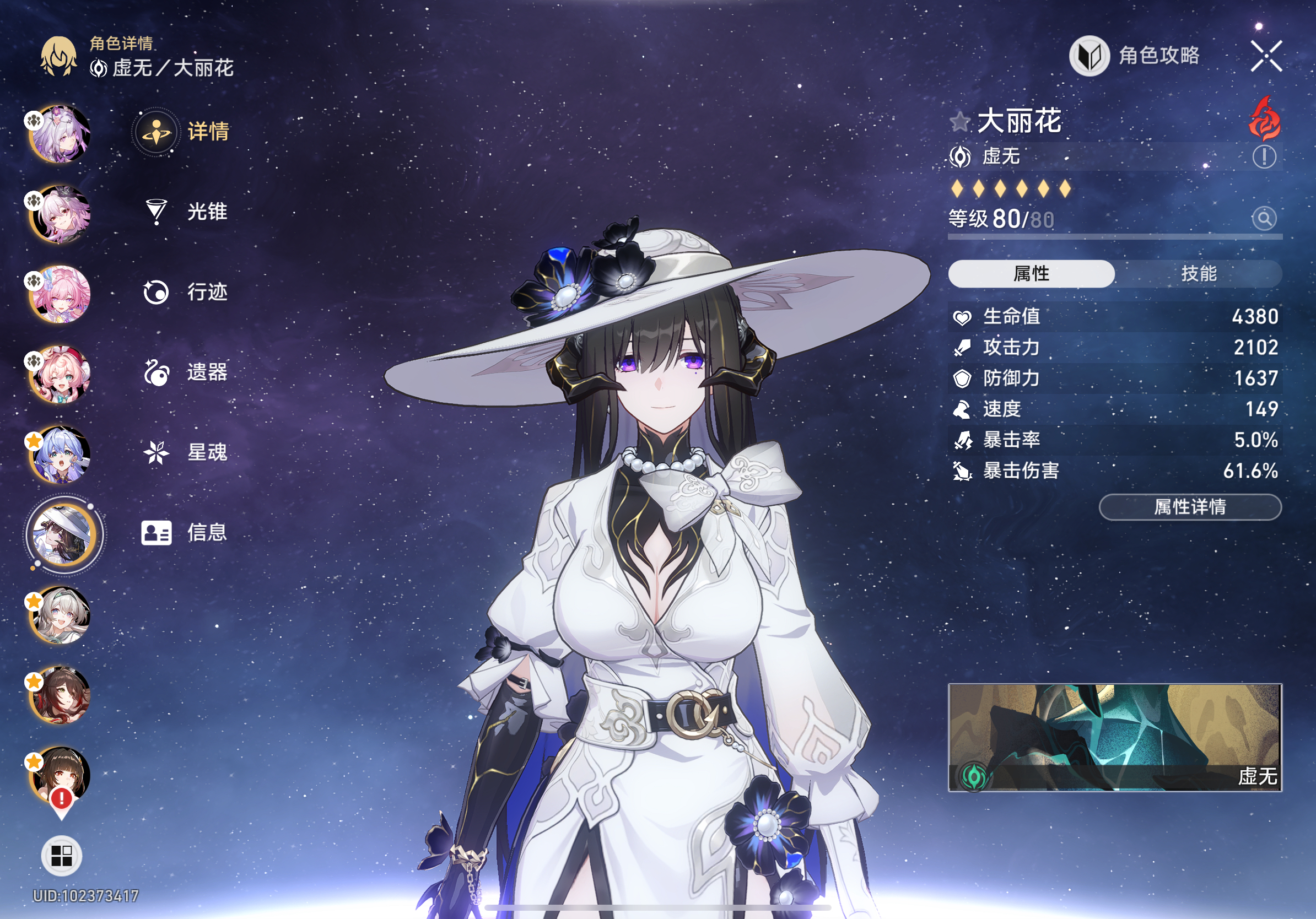Switch to the 技能 skills tab
Image resolution: width=1316 pixels, height=919 pixels.
click(1198, 274)
